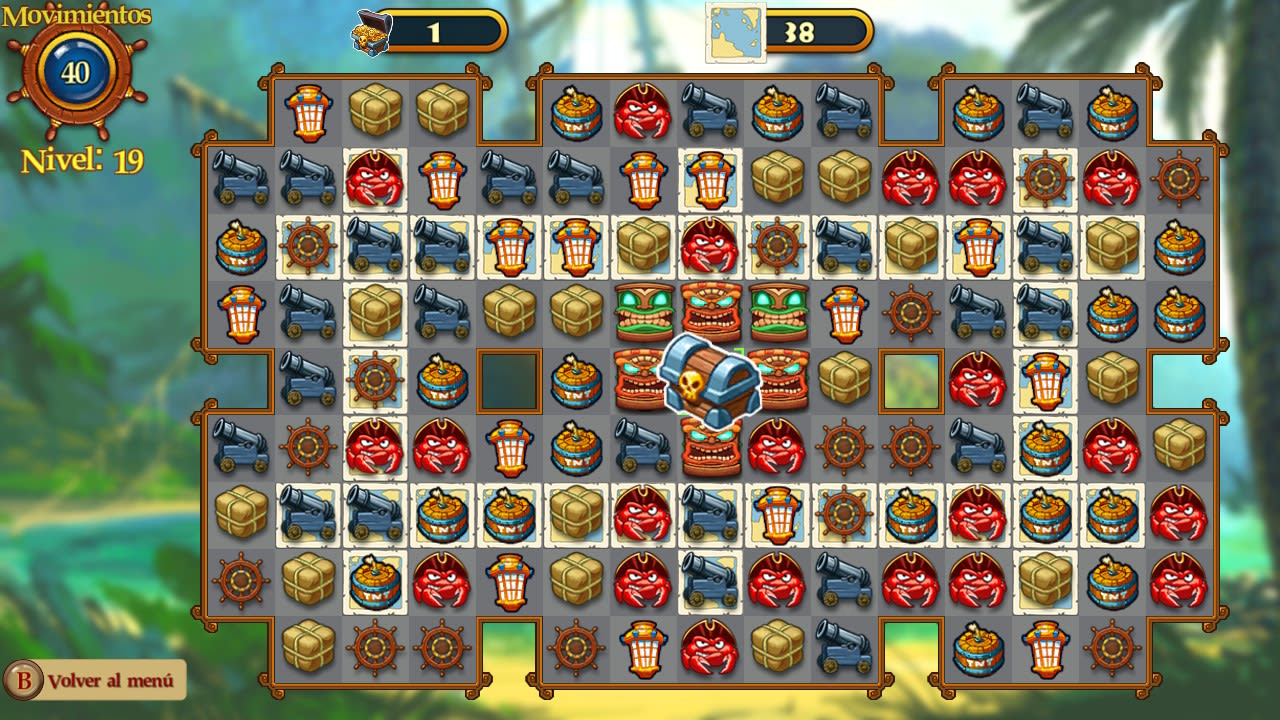Click the map fragment icon in the top bar

(733, 28)
